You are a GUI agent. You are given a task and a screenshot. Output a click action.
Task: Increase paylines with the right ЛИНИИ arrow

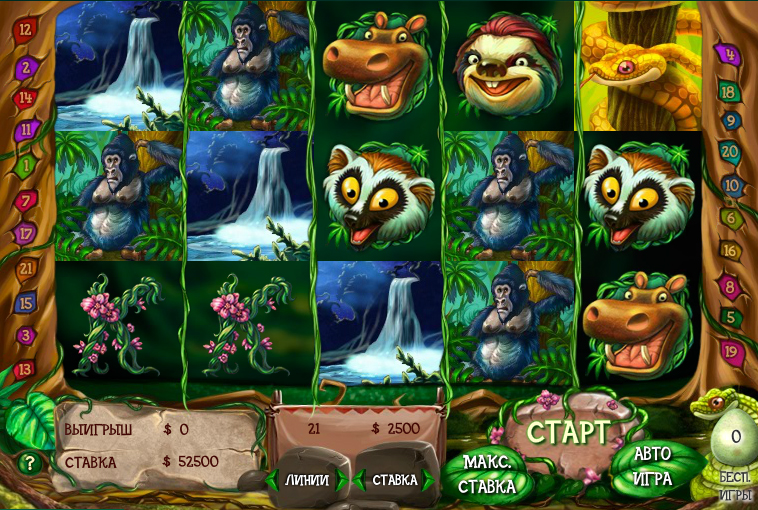(x=343, y=480)
